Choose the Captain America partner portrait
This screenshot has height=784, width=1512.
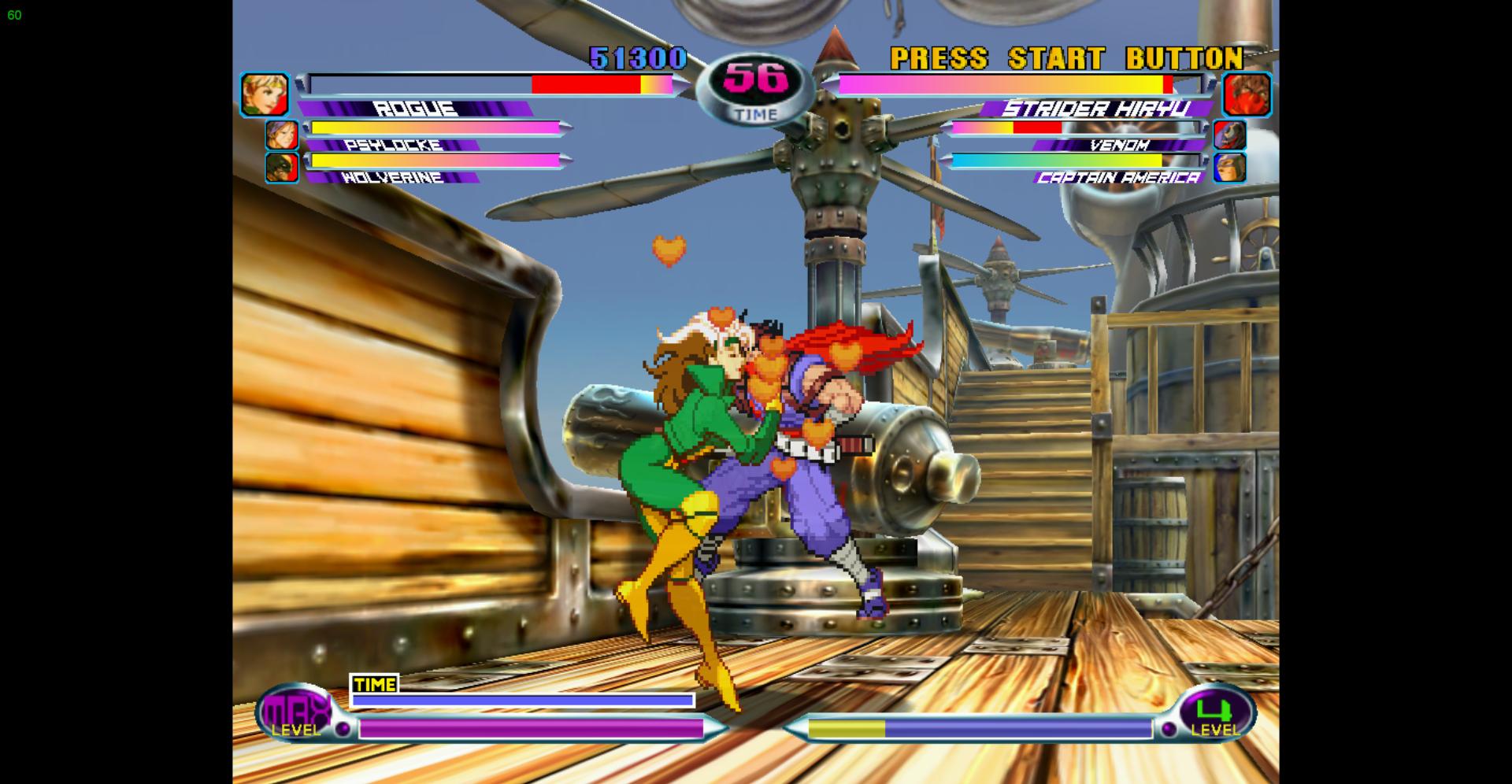[x=1229, y=167]
